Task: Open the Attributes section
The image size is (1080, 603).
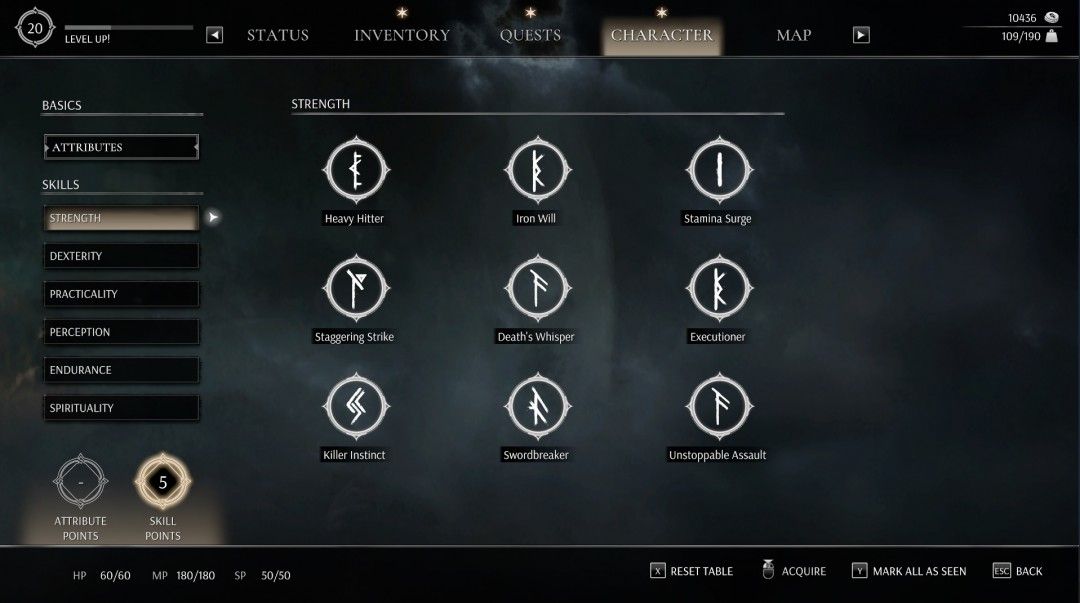Action: (x=121, y=147)
